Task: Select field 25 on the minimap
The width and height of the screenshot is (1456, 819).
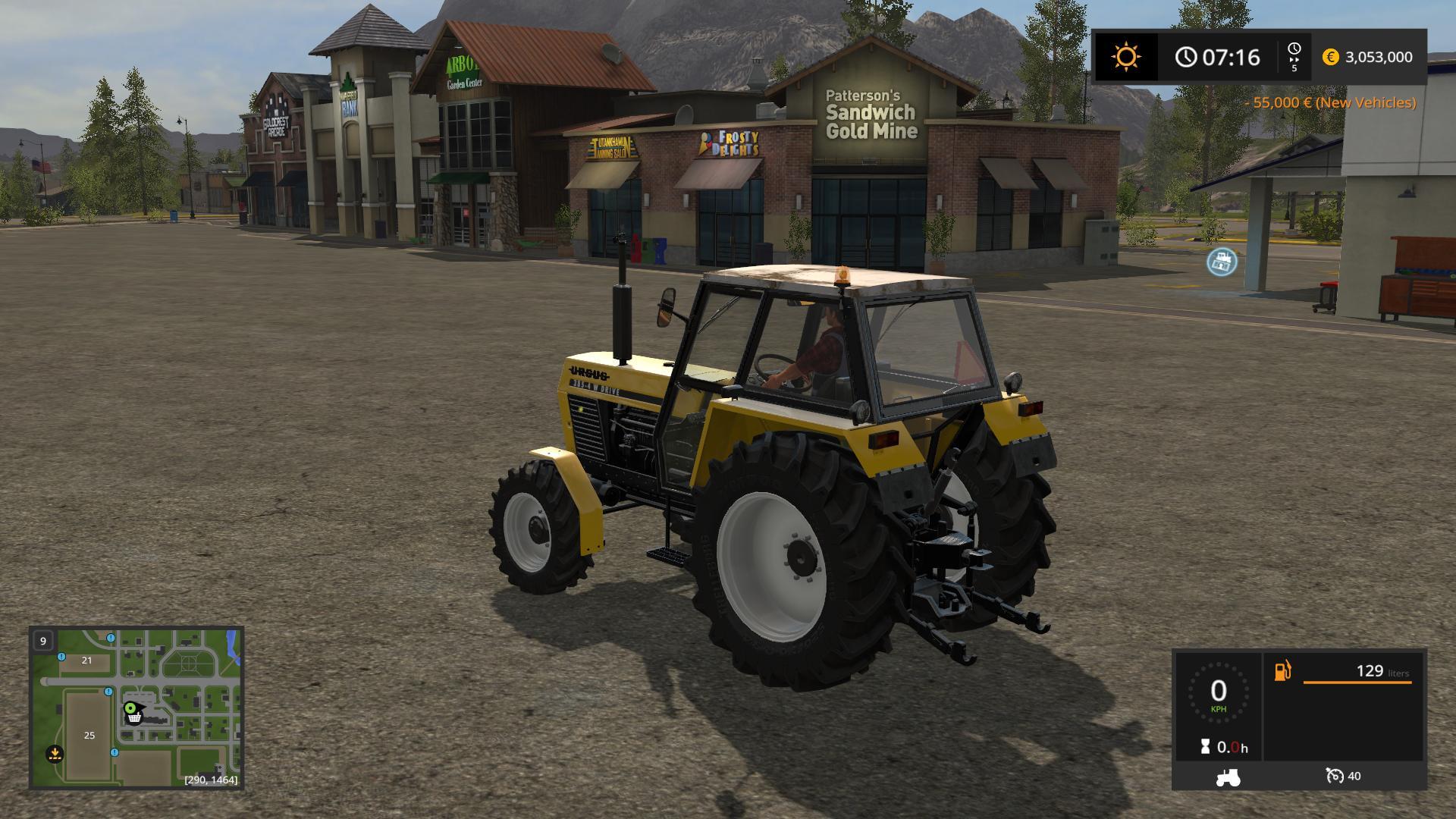Action: (x=89, y=735)
